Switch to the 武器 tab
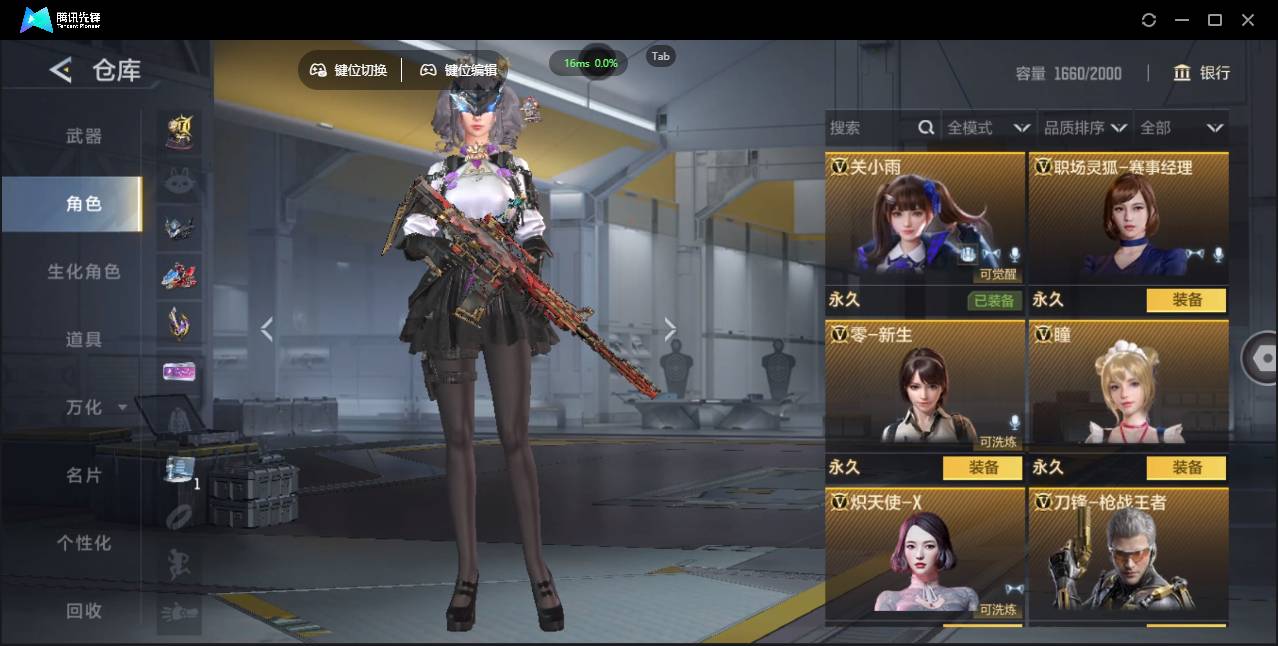Screen dimensions: 1278x646 click(x=84, y=136)
